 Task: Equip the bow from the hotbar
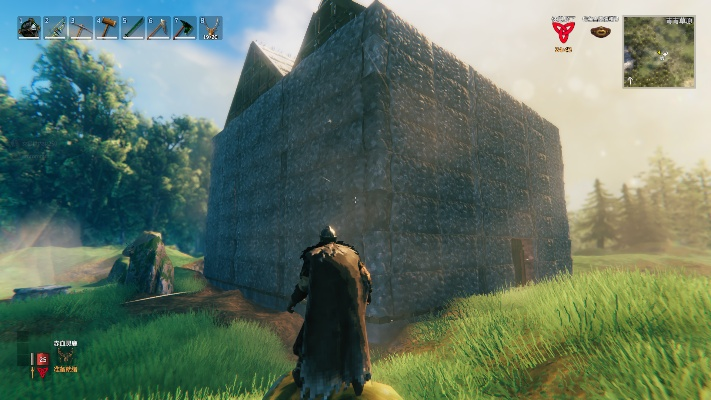point(55,28)
